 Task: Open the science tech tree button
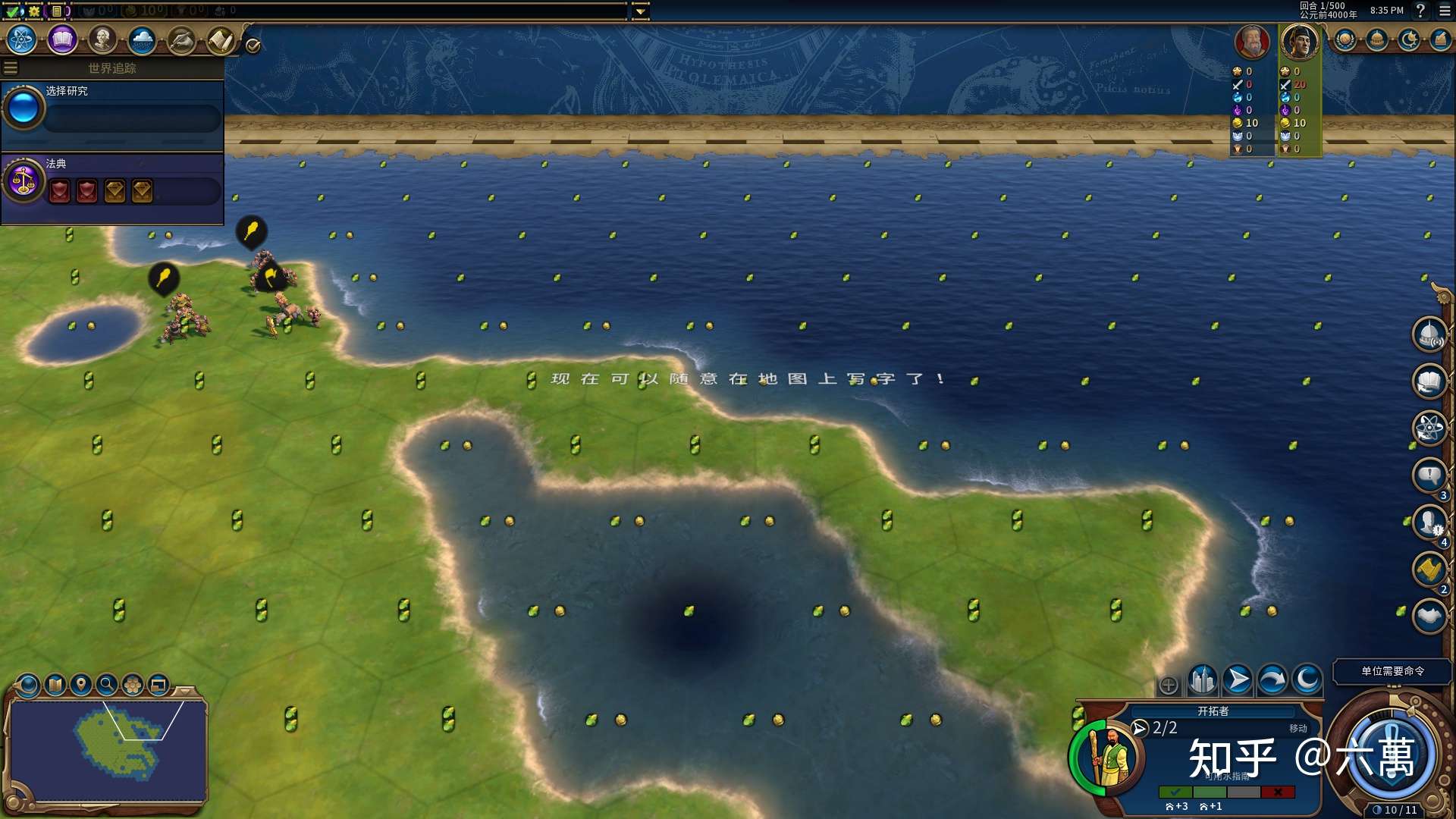(22, 39)
